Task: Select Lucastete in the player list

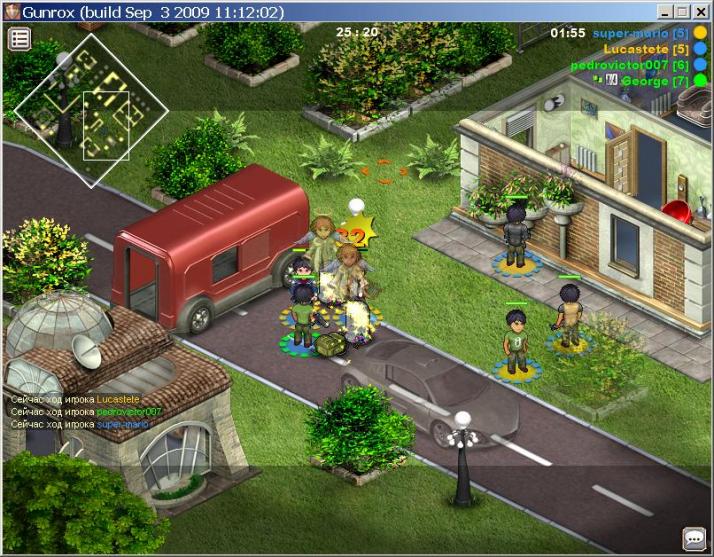Action: (646, 49)
